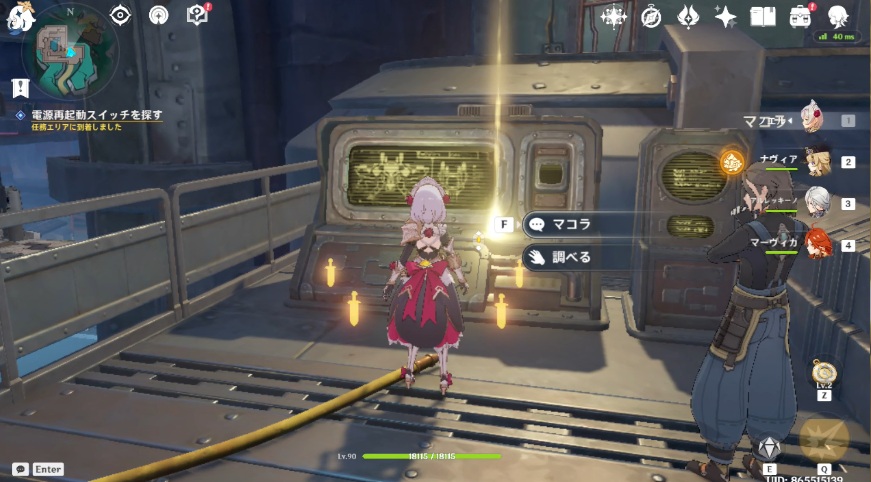871x482 pixels.
Task: Open the chat speech bubble
Action: (20, 469)
